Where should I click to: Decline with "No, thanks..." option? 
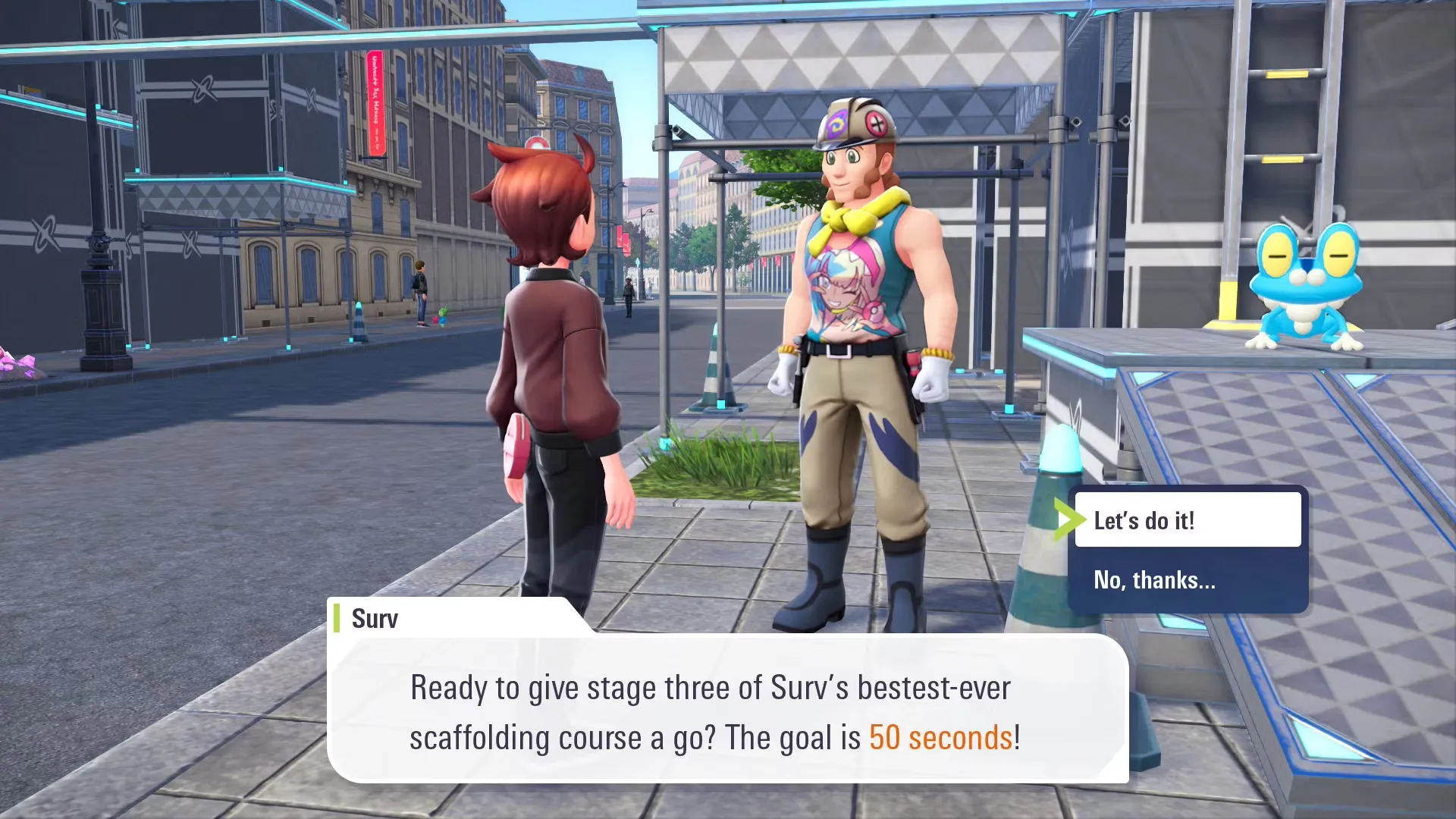pyautogui.click(x=1187, y=580)
